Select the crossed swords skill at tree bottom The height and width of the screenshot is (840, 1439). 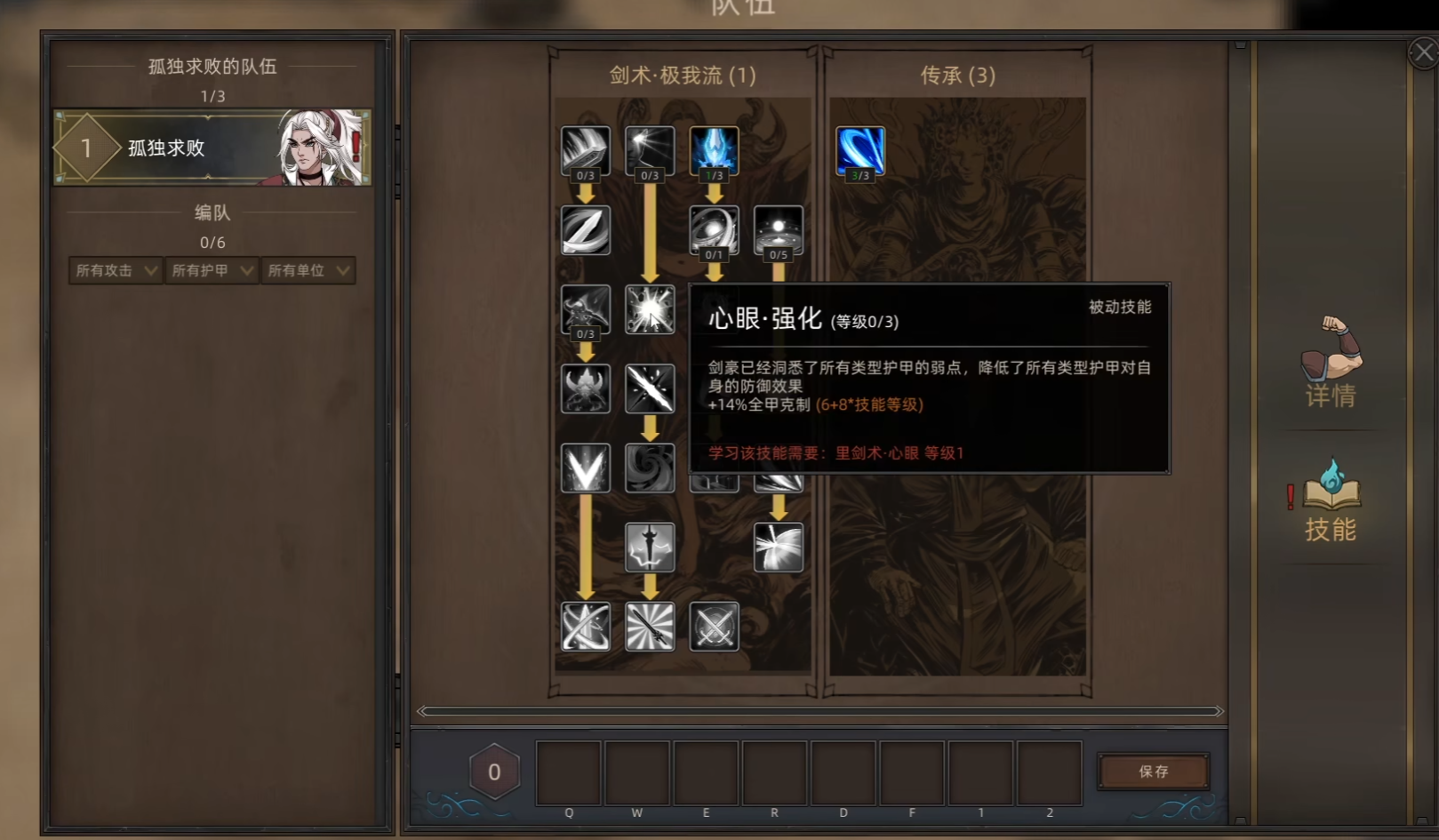pyautogui.click(x=714, y=625)
